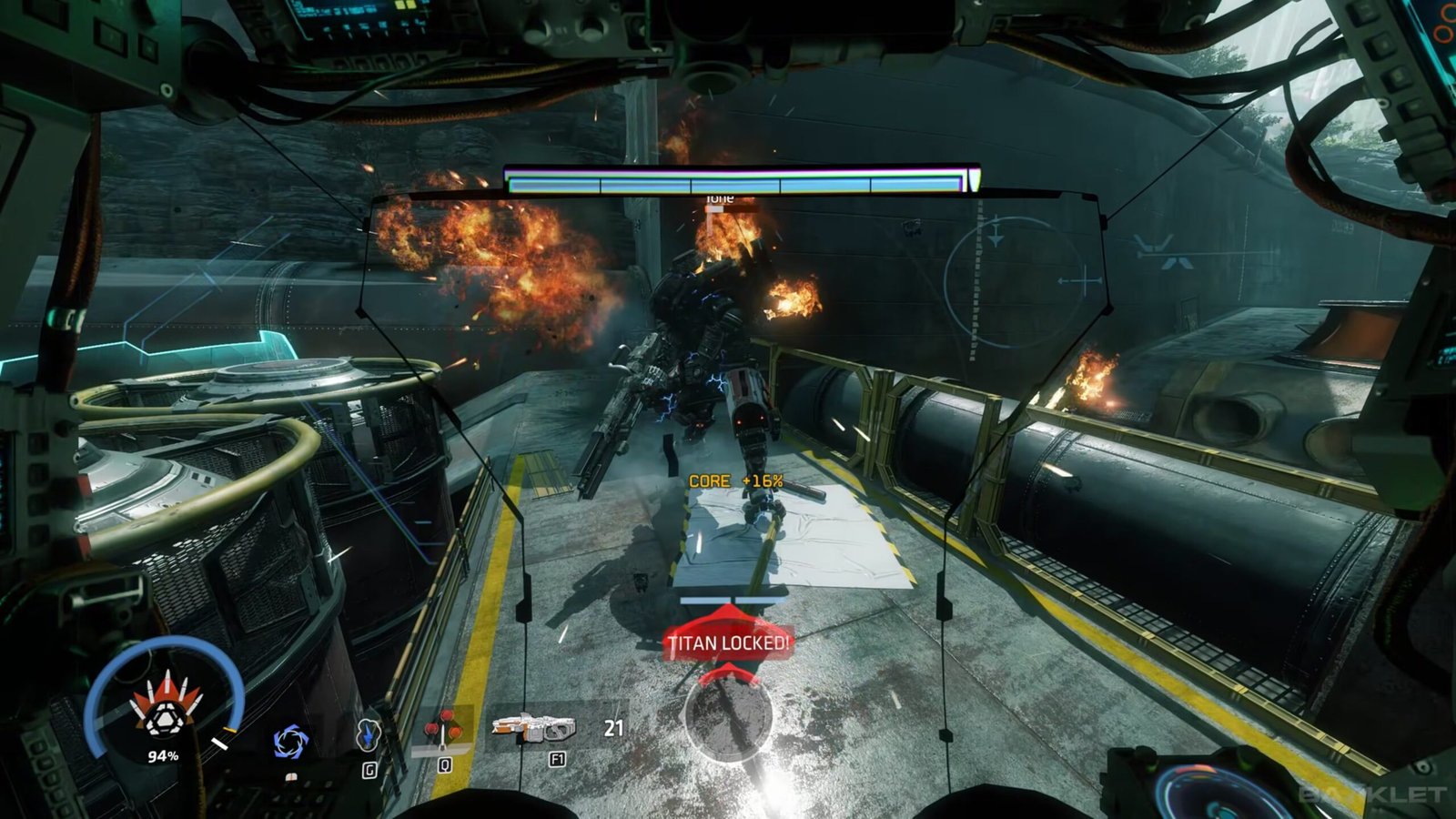The width and height of the screenshot is (1456, 819).
Task: Activate the Salvo Core missile icon
Action: [163, 711]
